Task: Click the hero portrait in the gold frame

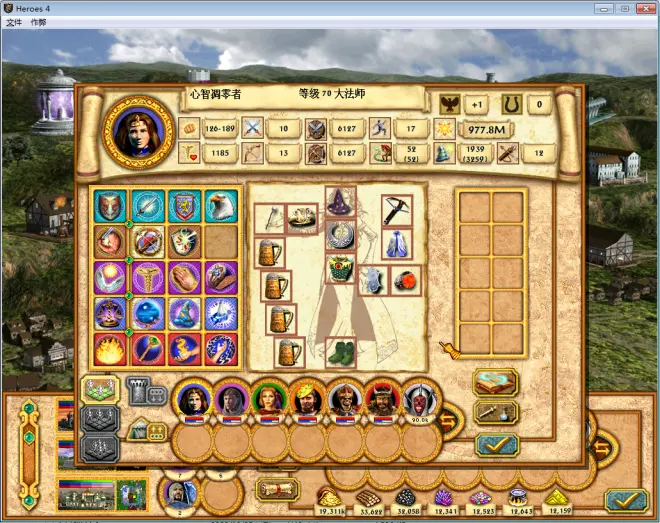Action: pos(138,131)
